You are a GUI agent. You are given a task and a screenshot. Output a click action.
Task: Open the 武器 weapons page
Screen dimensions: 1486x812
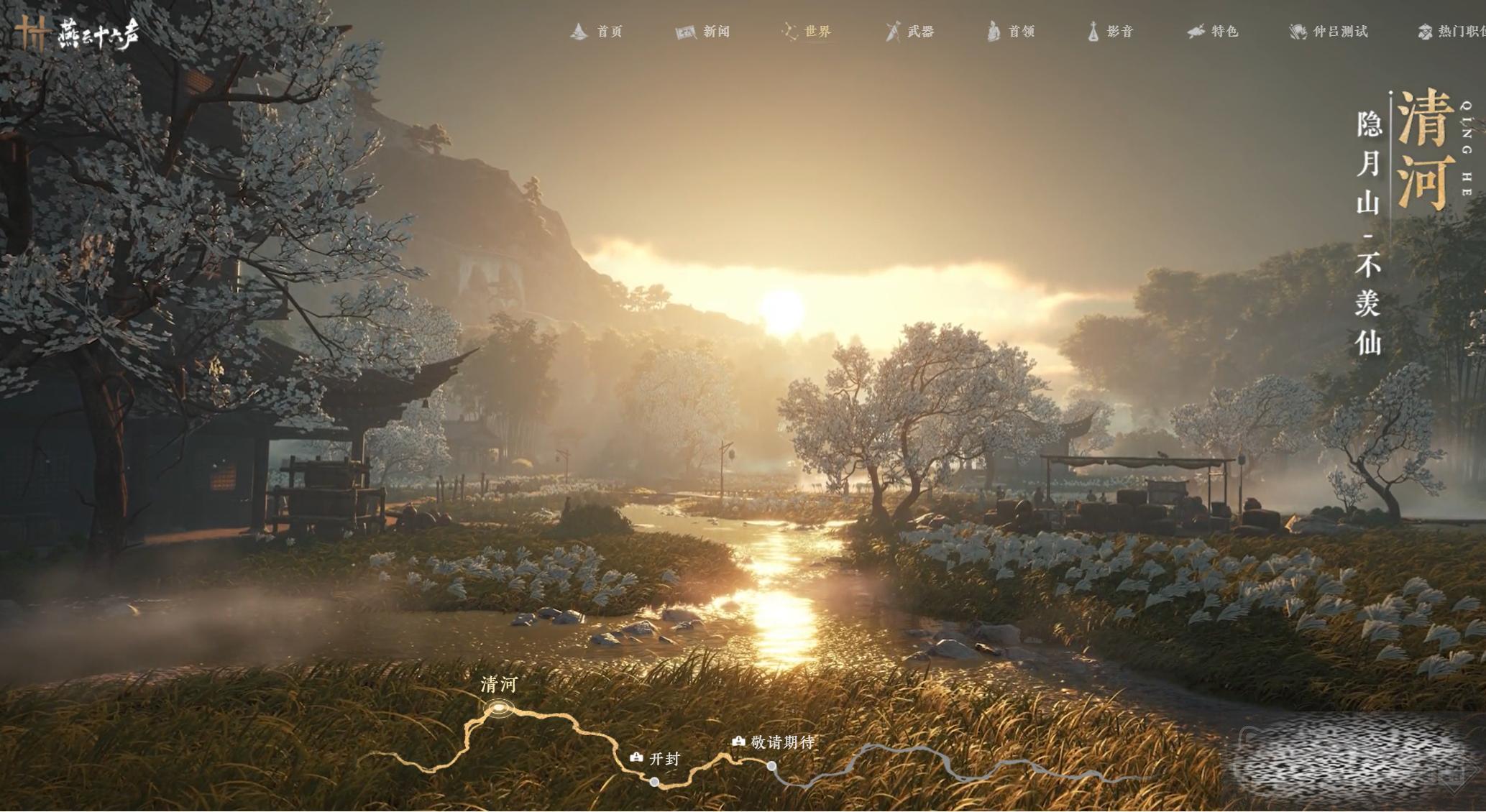pyautogui.click(x=910, y=32)
